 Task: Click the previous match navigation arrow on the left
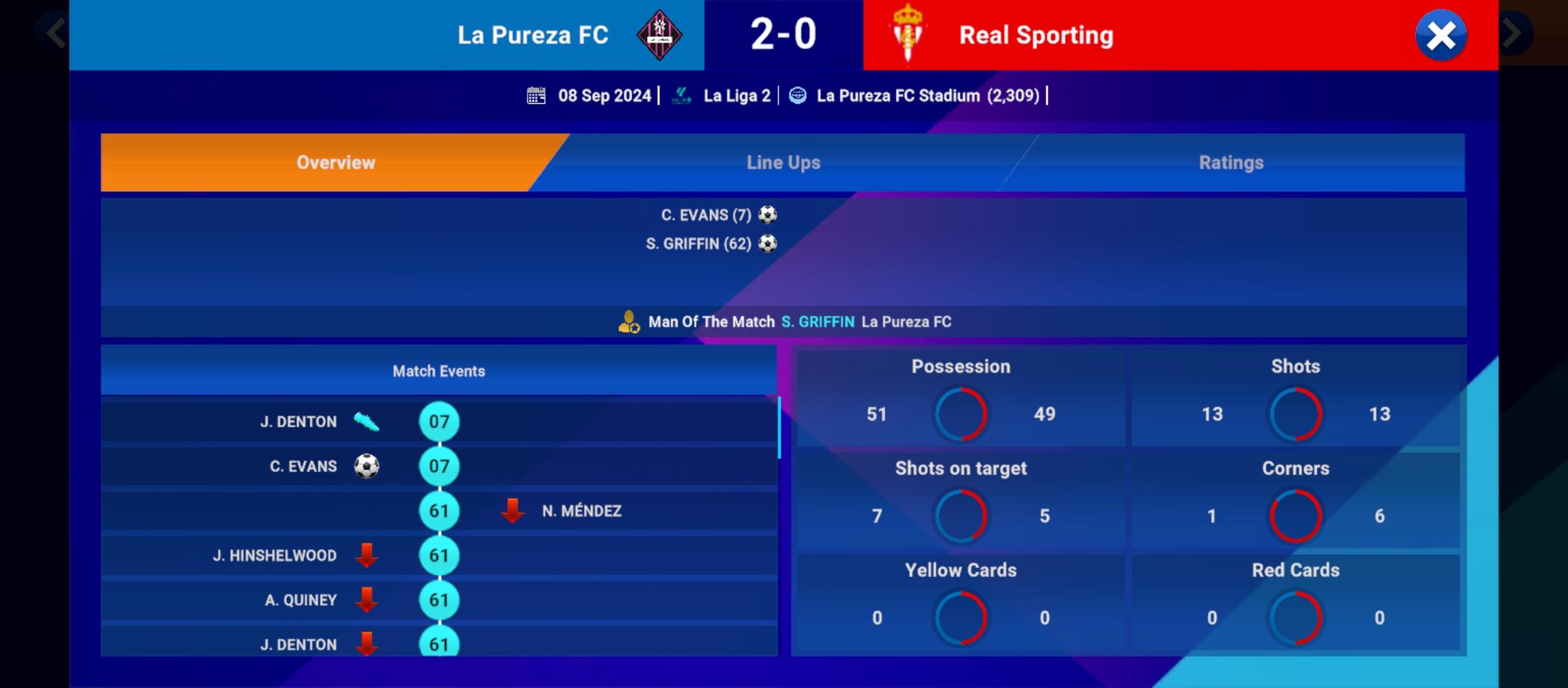click(54, 32)
